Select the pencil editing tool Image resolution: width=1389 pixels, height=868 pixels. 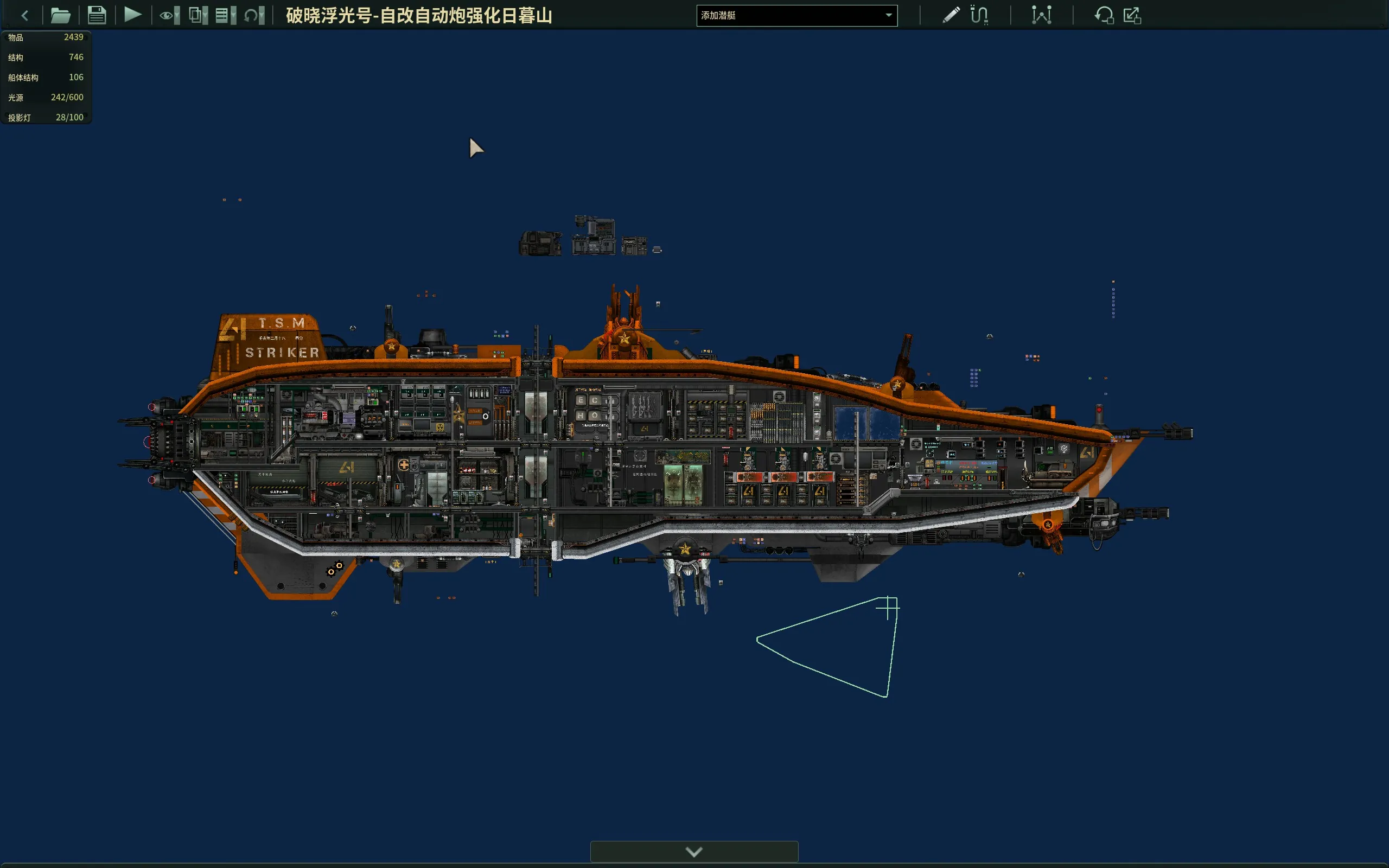coord(951,15)
